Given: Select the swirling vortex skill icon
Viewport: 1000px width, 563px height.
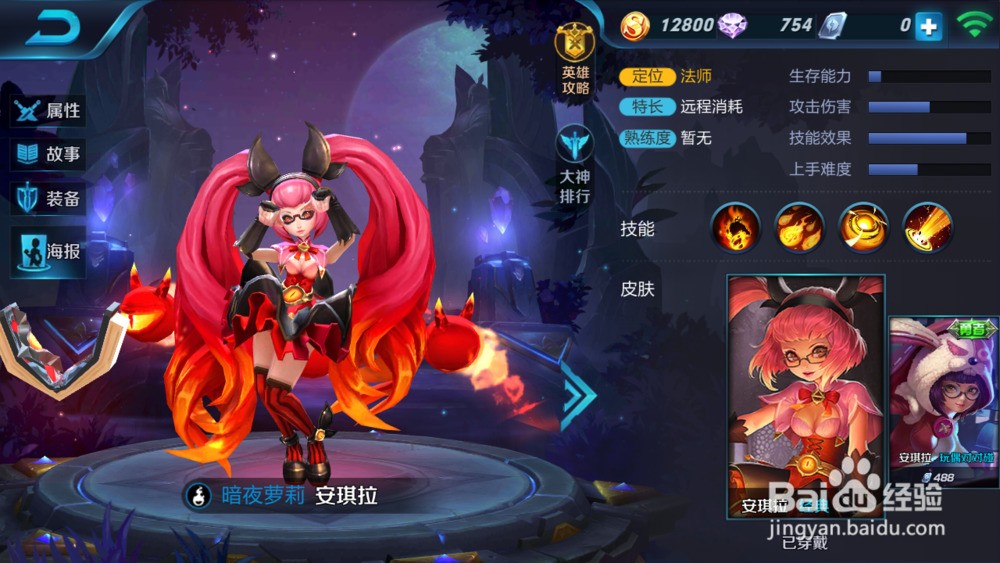Looking at the screenshot, I should pos(863,228).
